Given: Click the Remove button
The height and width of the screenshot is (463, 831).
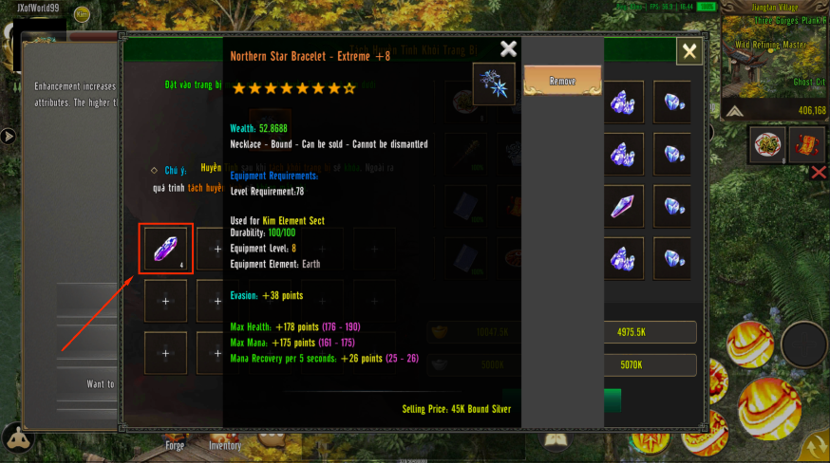Looking at the screenshot, I should 562,81.
